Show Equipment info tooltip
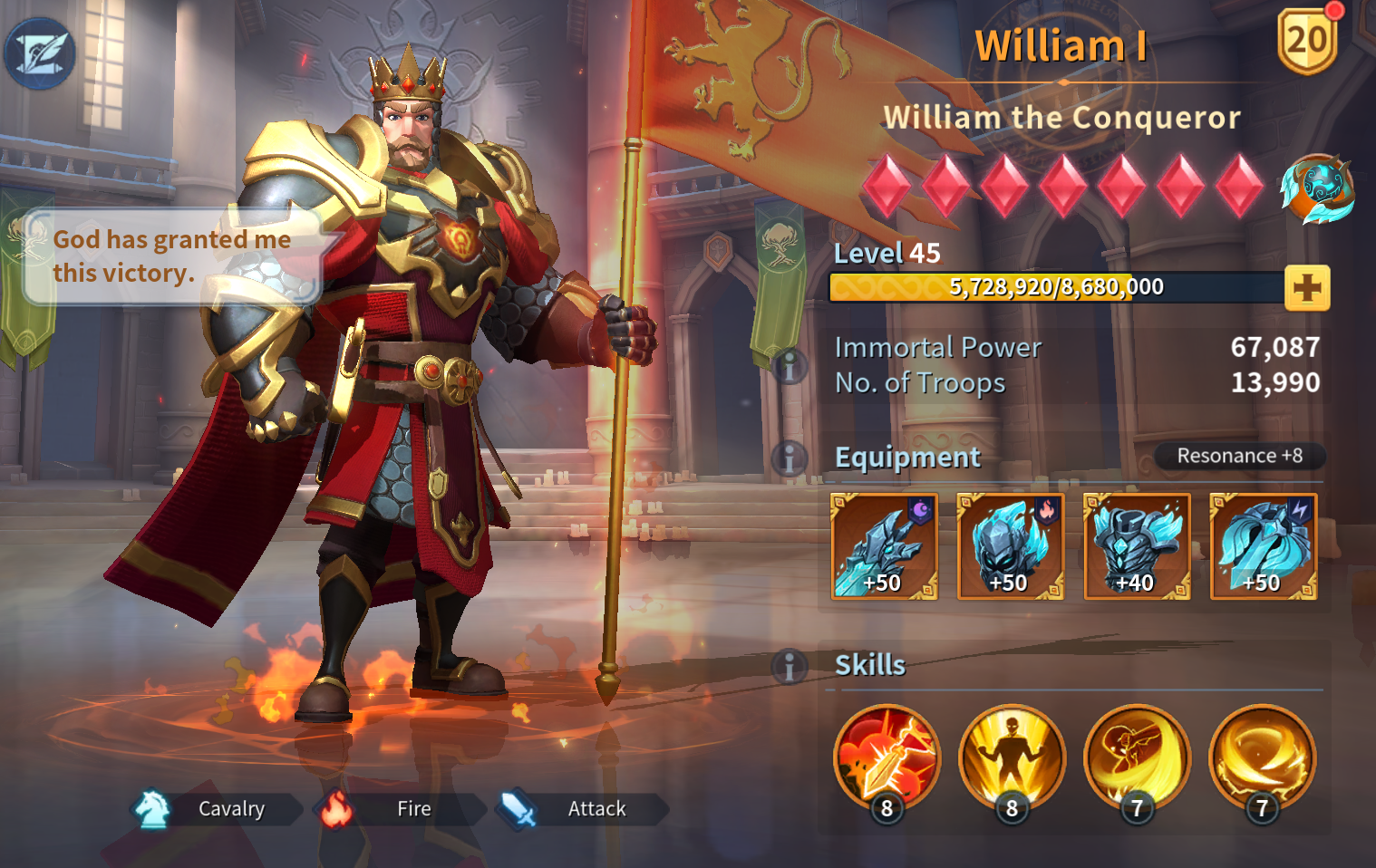This screenshot has height=868, width=1376. click(790, 458)
